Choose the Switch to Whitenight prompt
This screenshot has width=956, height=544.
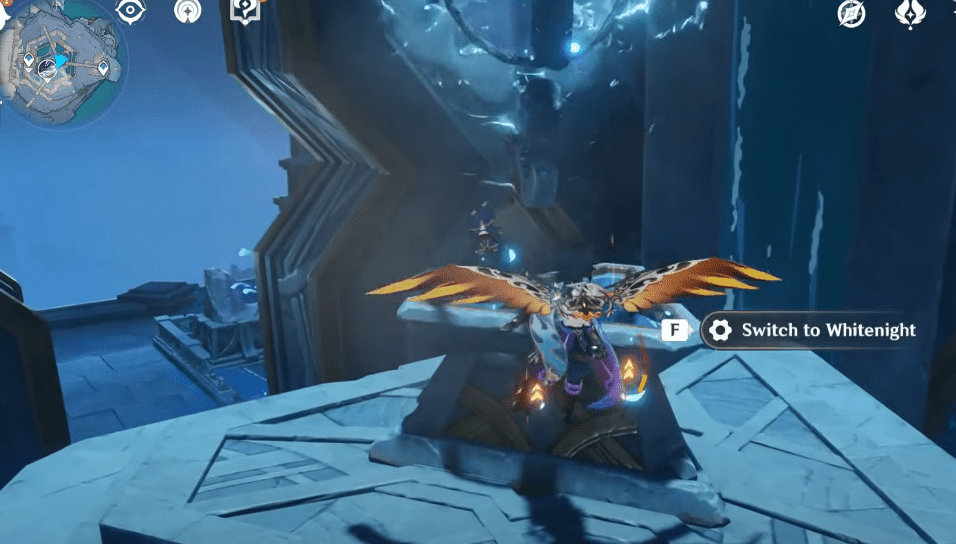tap(809, 330)
